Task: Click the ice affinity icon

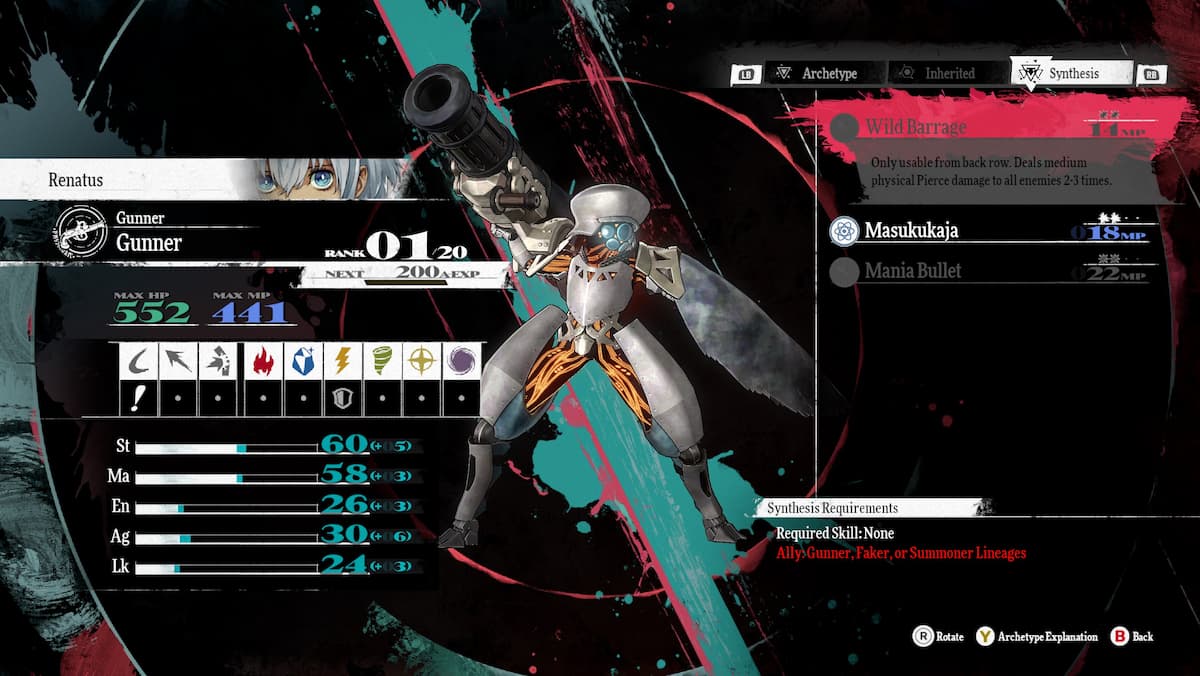Action: click(301, 361)
